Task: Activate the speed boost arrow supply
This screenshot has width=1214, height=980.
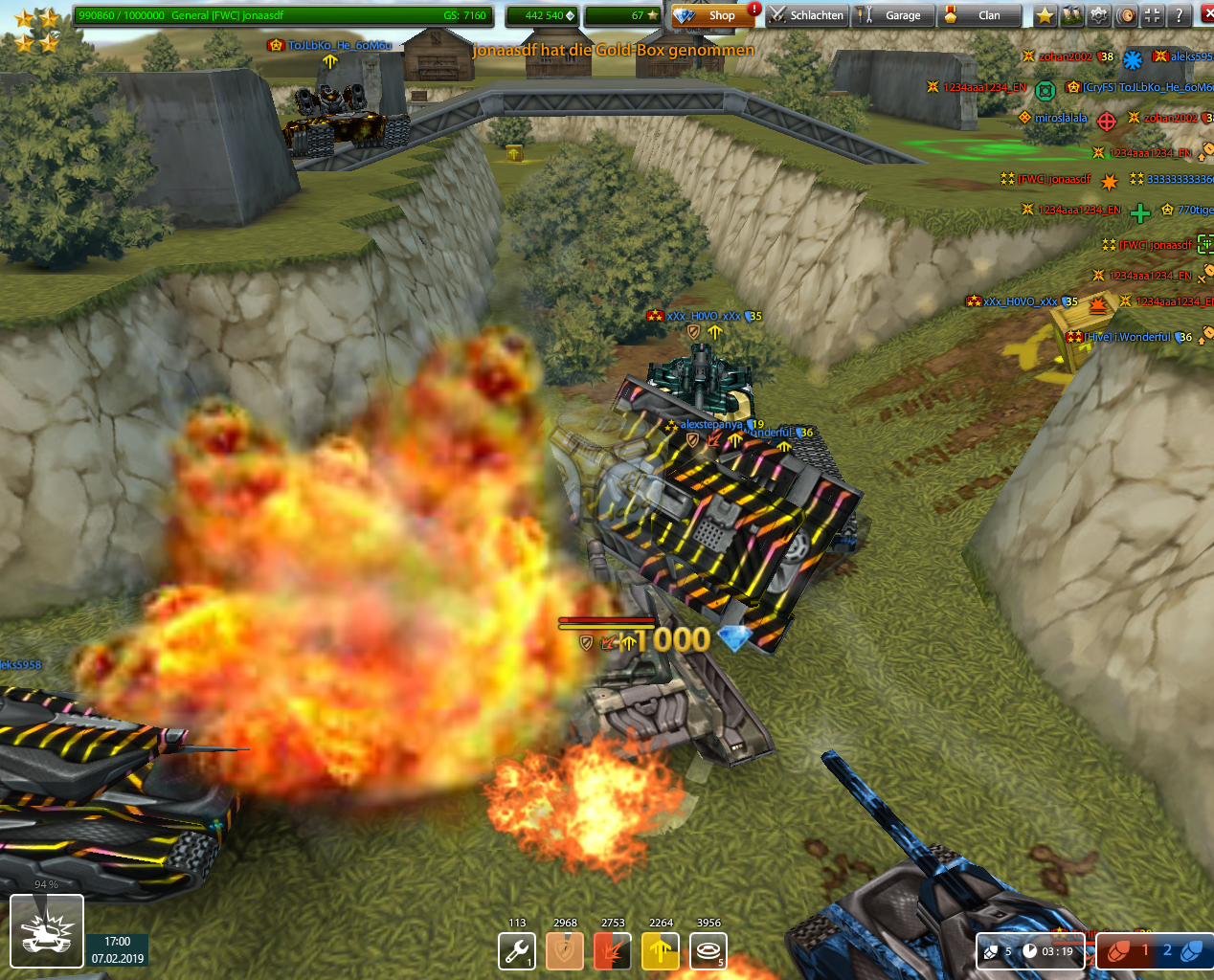Action: [x=661, y=951]
